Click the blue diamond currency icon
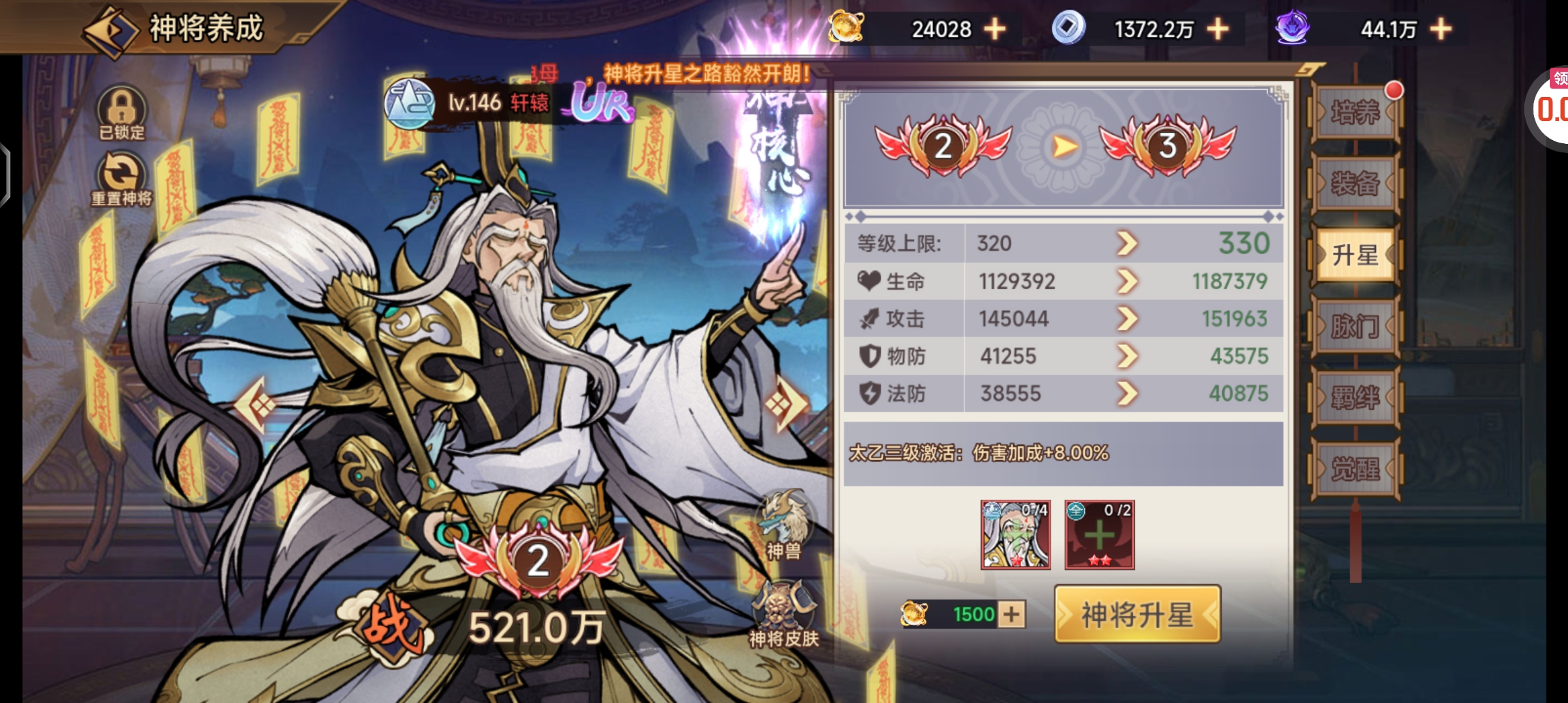The width and height of the screenshot is (1568, 703). [1069, 29]
